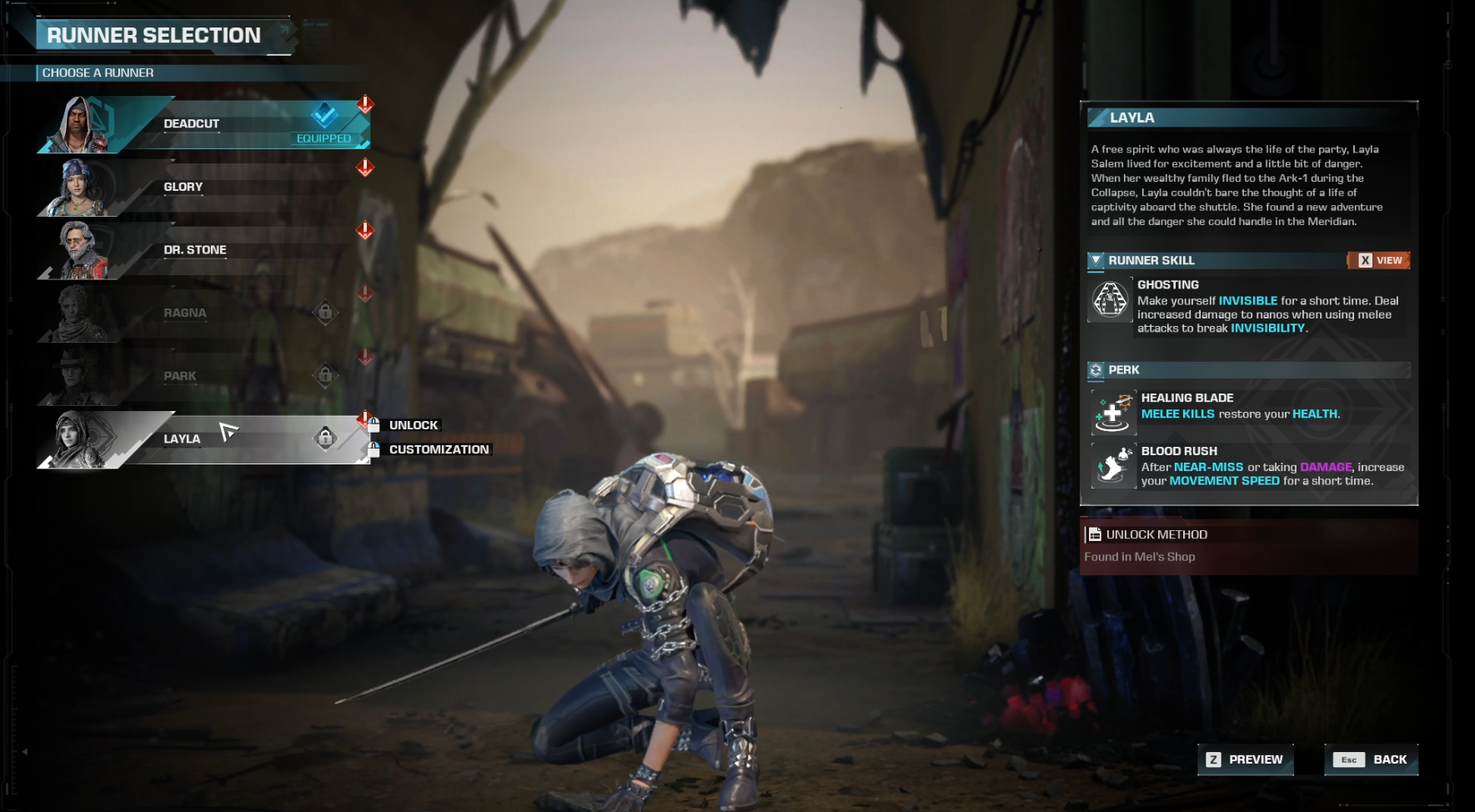This screenshot has height=812, width=1475.
Task: Choose Glory from the runner list
Action: point(200,188)
